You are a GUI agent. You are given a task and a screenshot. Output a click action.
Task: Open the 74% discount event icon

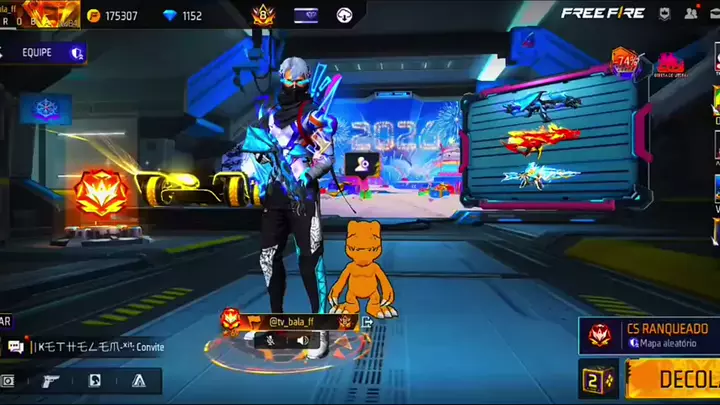pos(627,62)
